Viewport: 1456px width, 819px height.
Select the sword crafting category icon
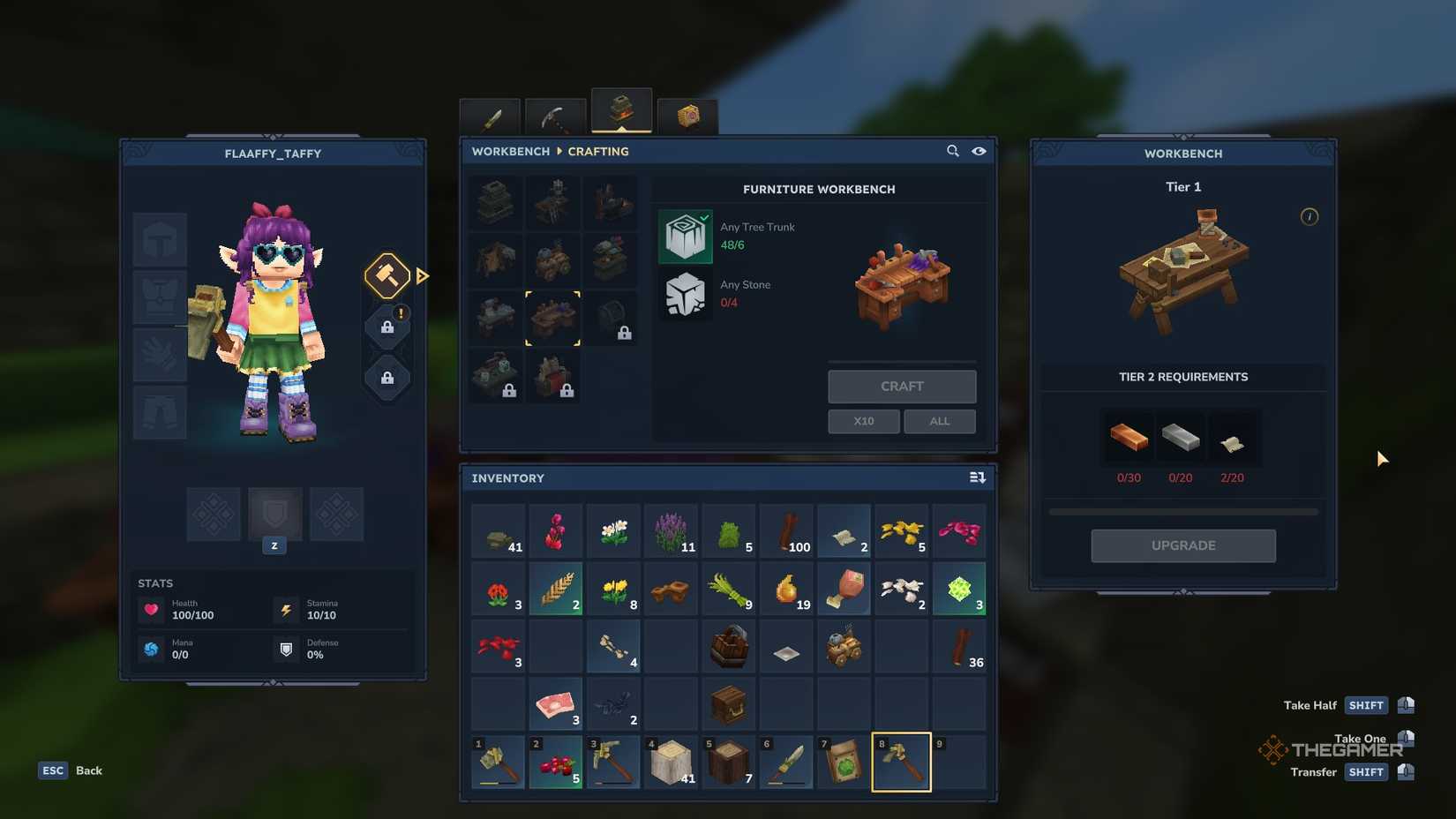click(490, 116)
